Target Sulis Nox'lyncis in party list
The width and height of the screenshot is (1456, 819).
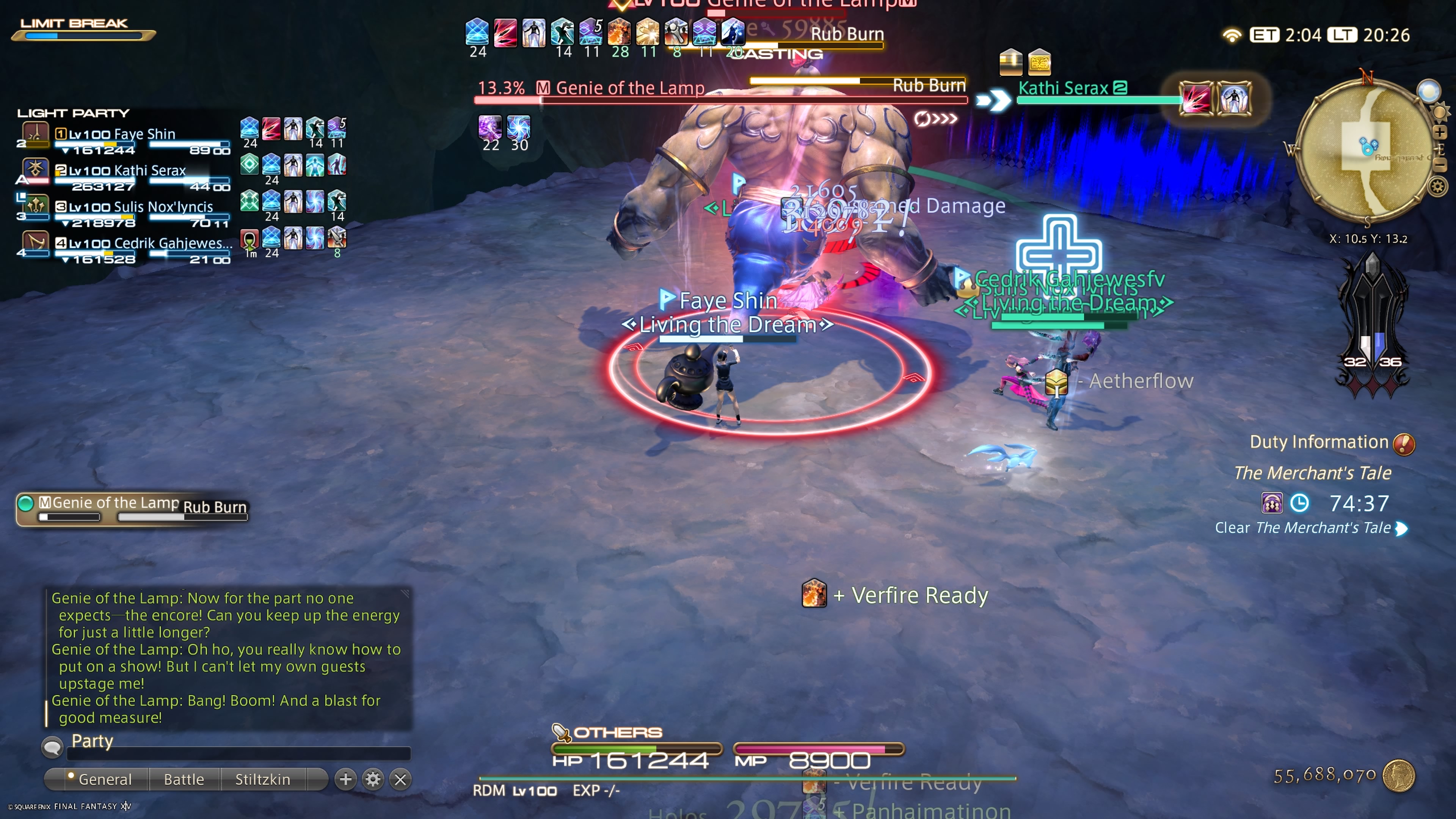pyautogui.click(x=140, y=207)
